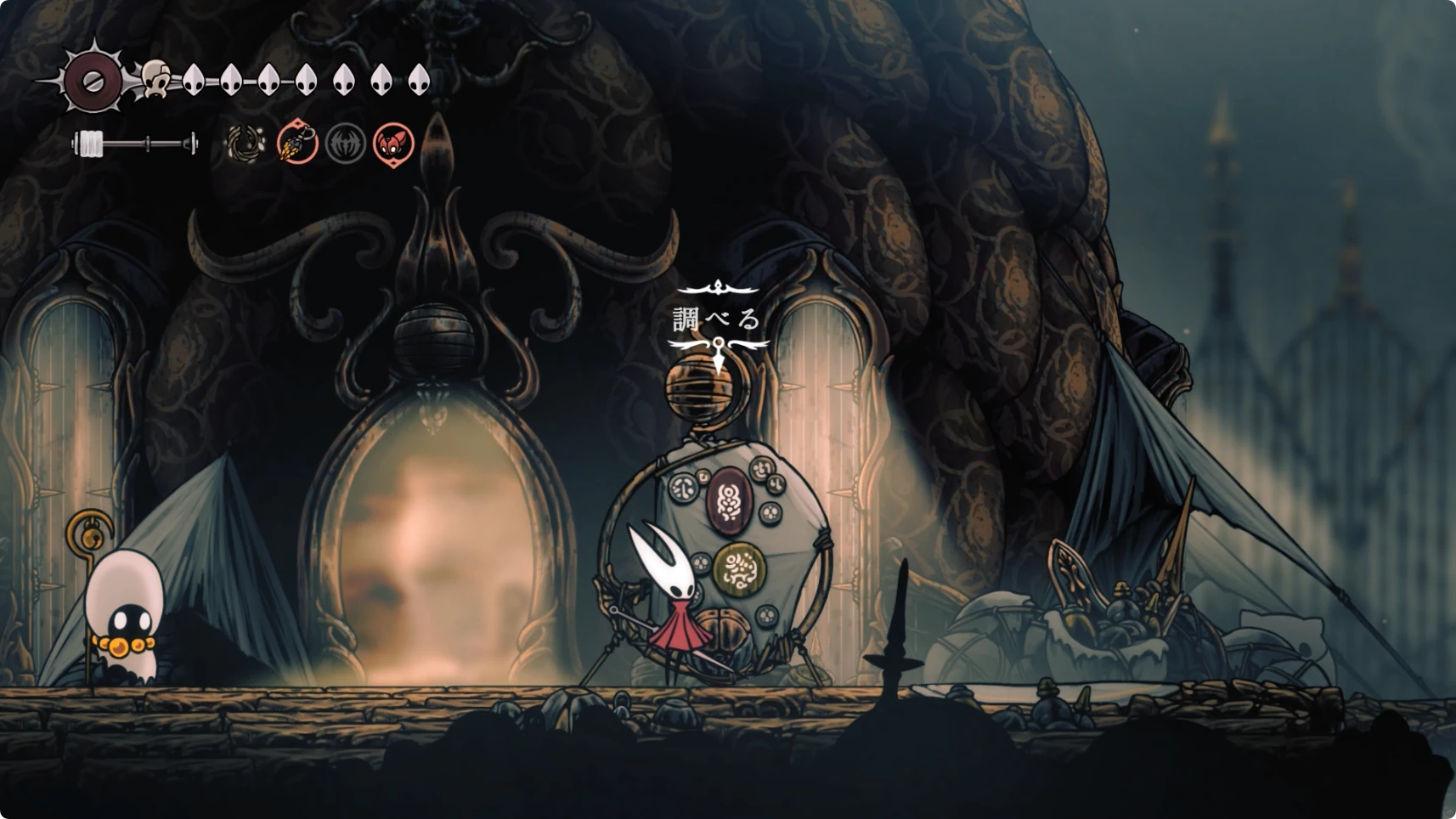Select the red bug tool icon
The width and height of the screenshot is (1456, 819).
pos(394,144)
